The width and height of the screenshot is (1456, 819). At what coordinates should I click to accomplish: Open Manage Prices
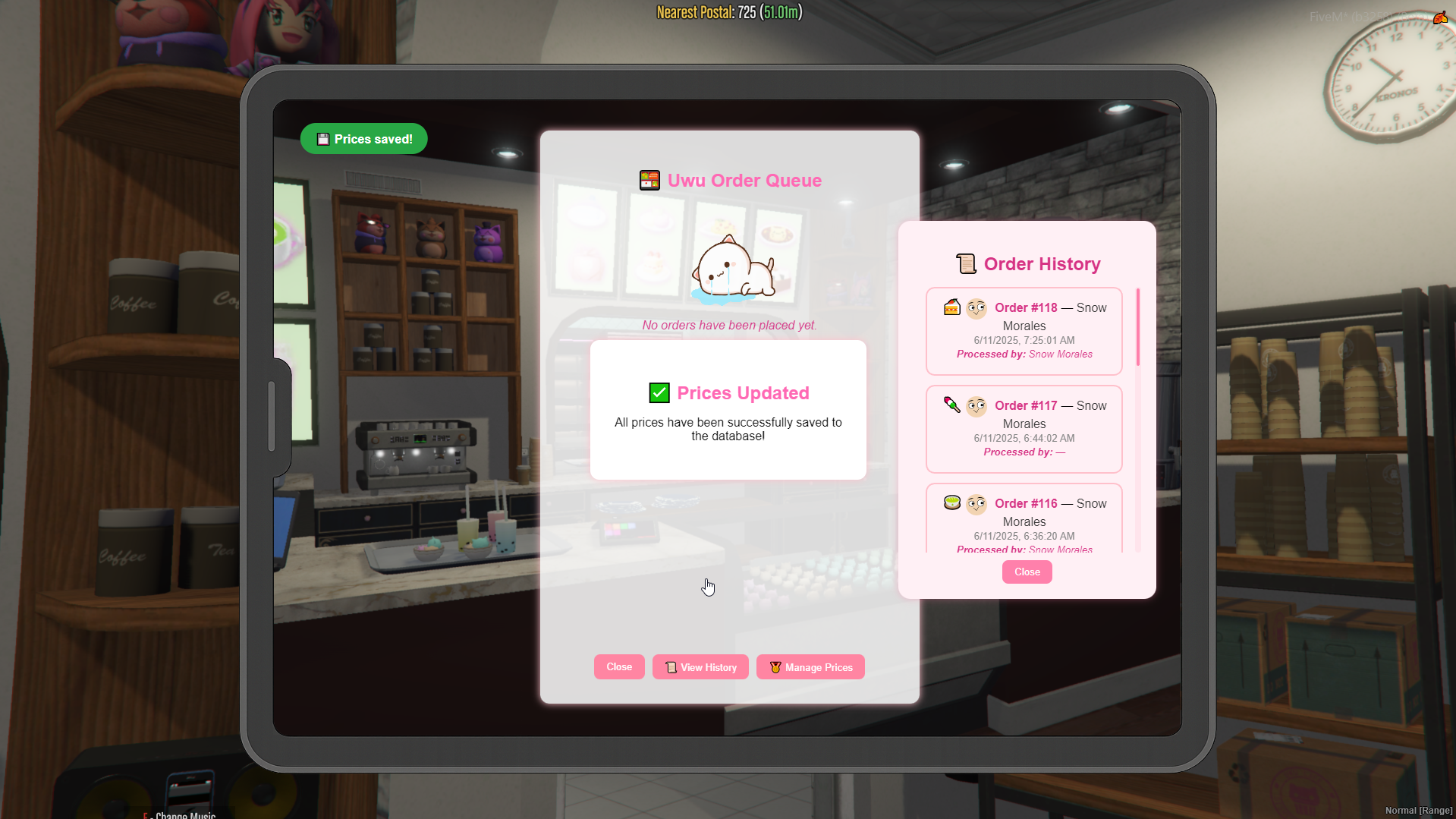(810, 666)
